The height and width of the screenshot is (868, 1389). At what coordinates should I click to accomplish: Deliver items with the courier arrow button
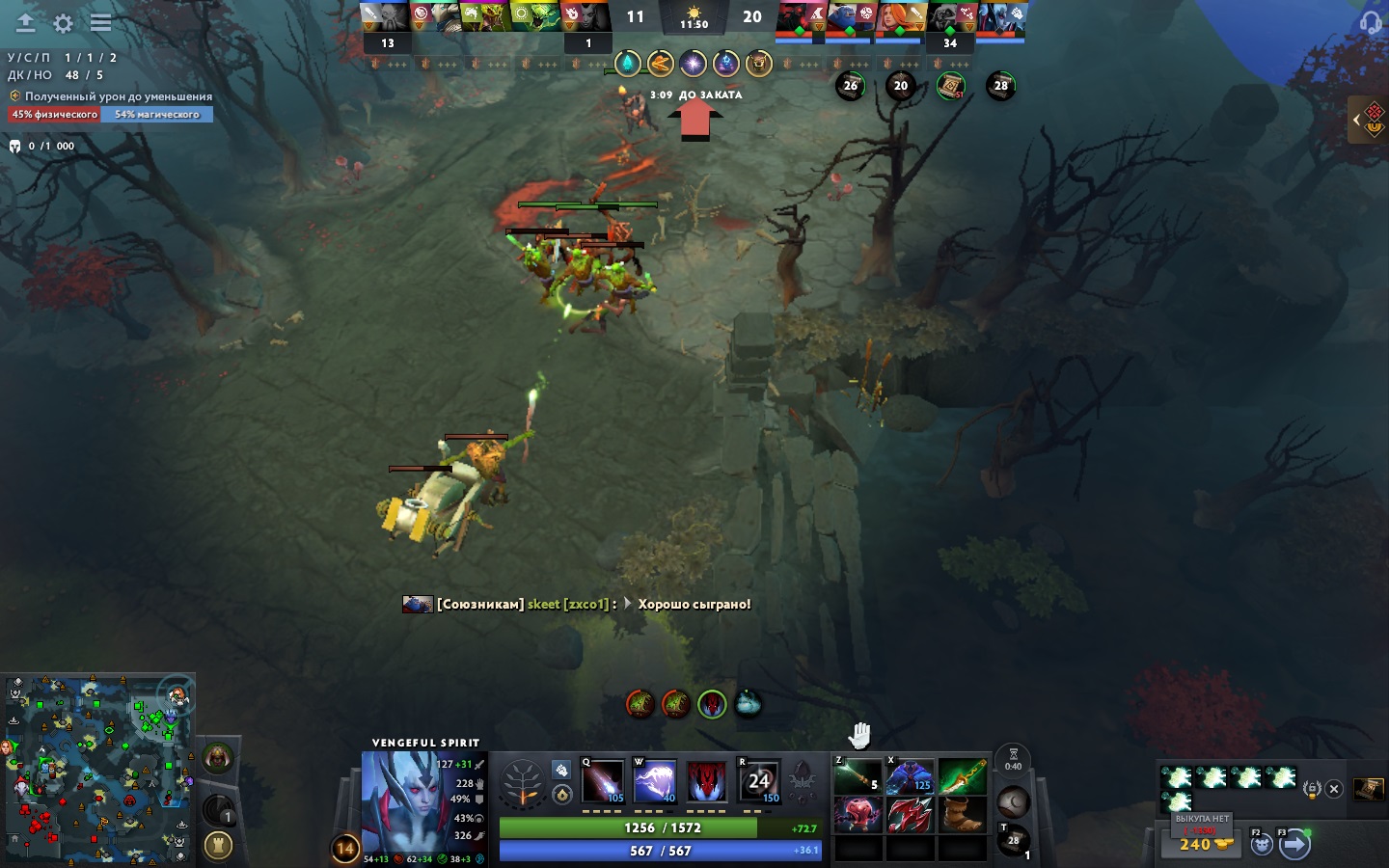(1294, 845)
